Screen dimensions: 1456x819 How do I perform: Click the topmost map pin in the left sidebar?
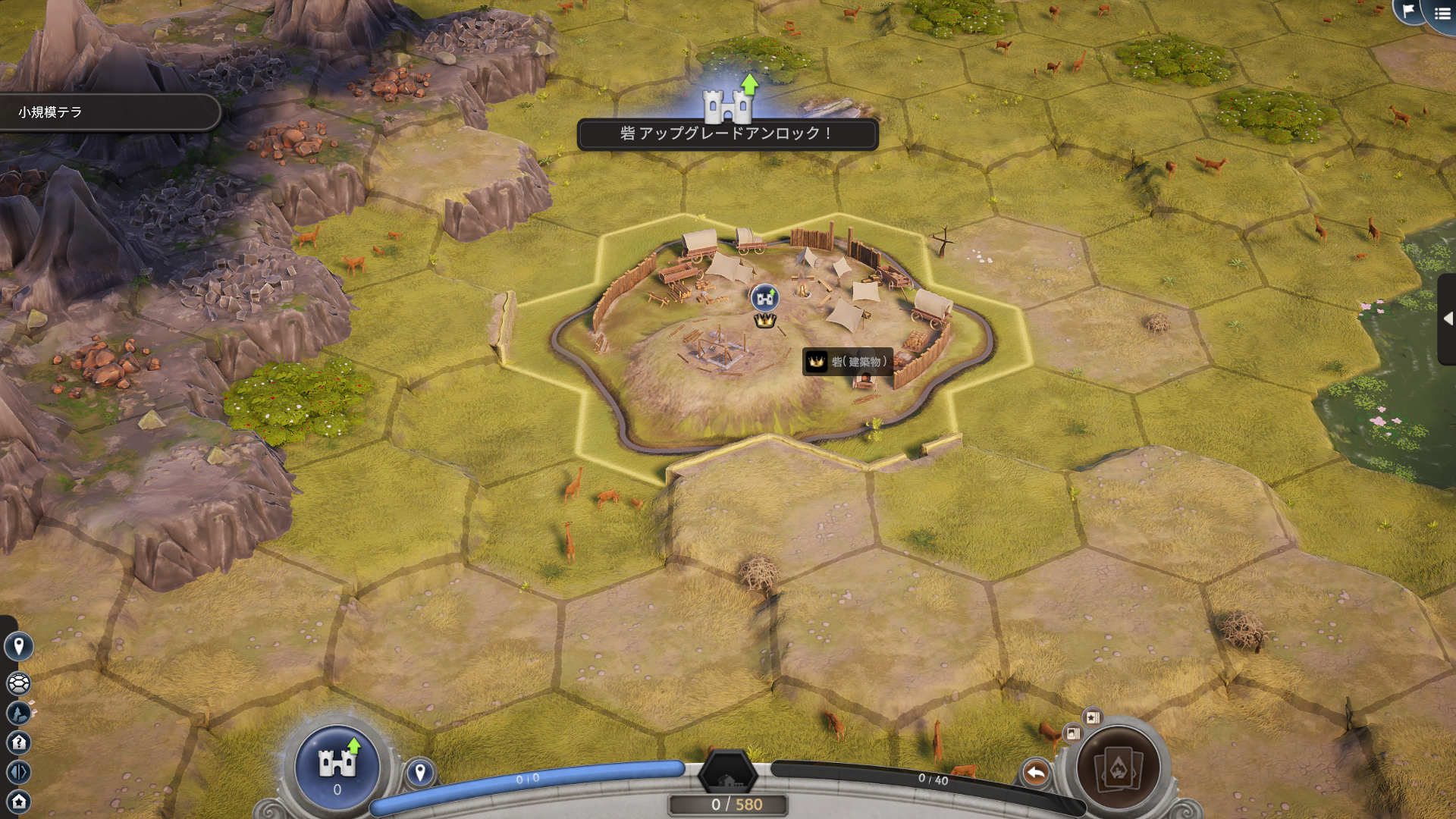tap(19, 646)
